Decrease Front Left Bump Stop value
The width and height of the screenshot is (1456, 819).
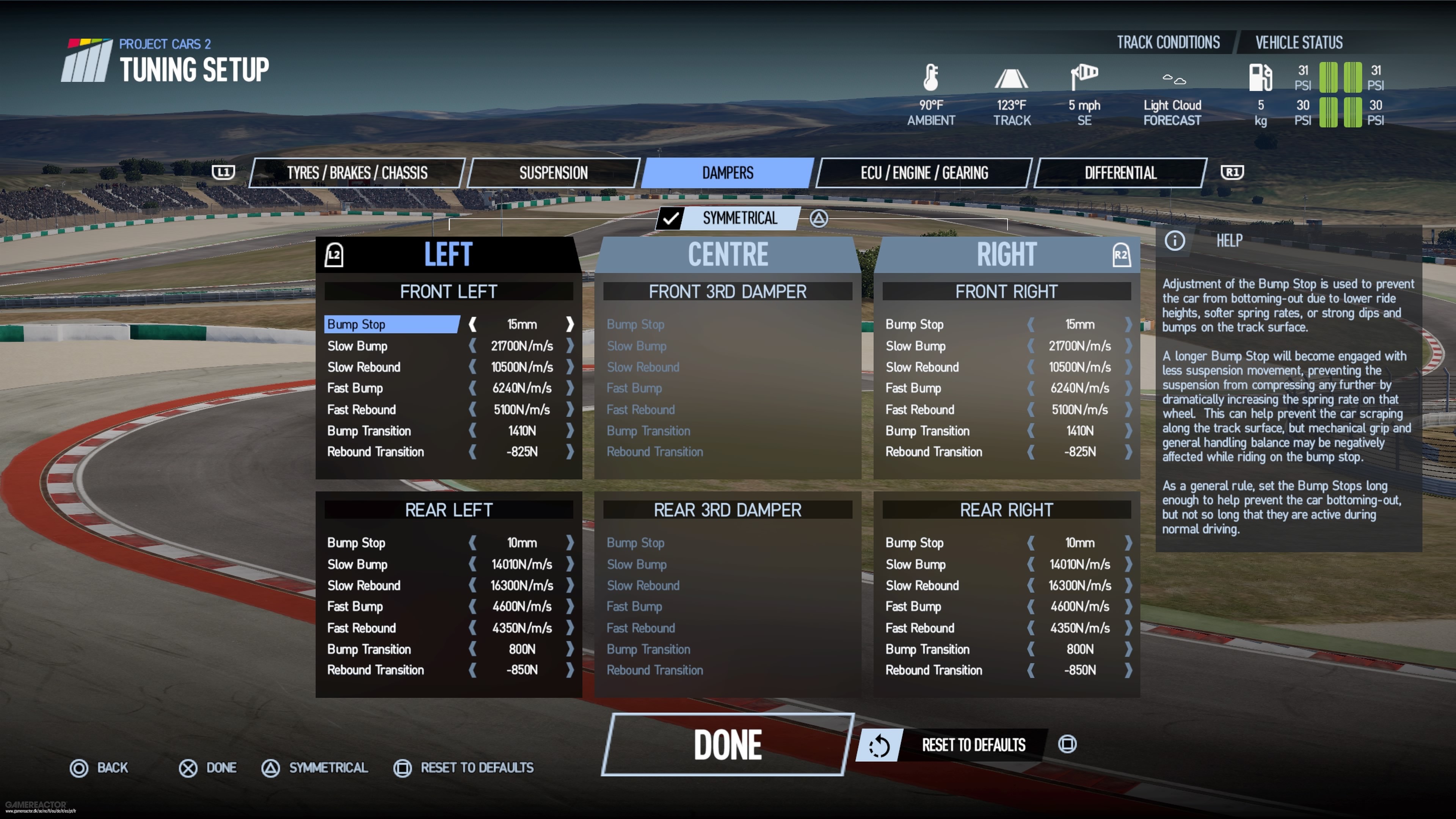tap(472, 325)
